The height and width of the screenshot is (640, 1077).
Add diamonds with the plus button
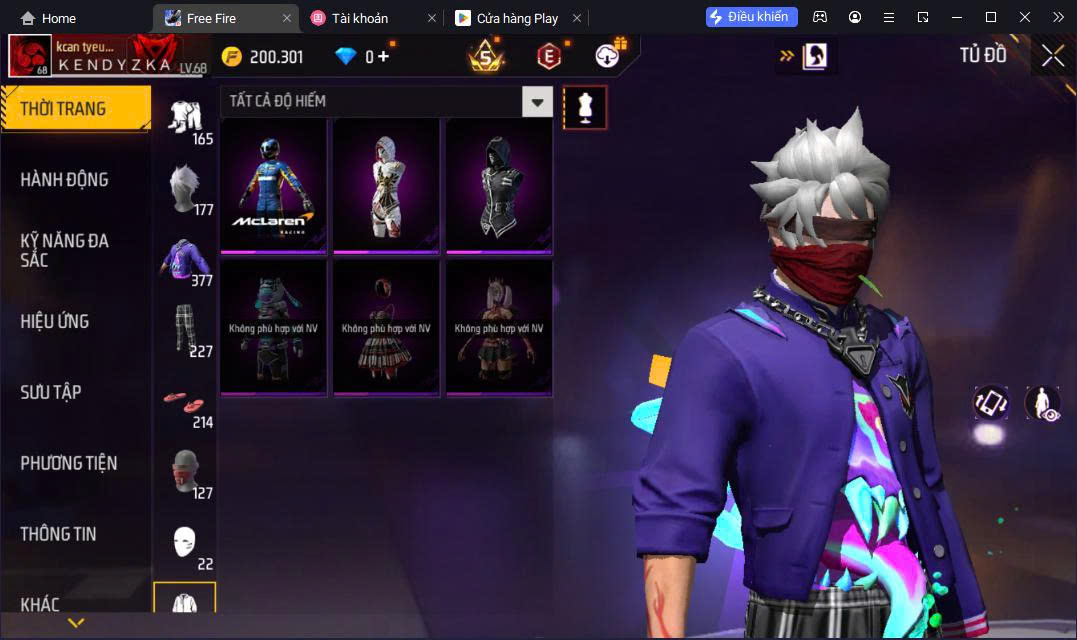coord(383,57)
